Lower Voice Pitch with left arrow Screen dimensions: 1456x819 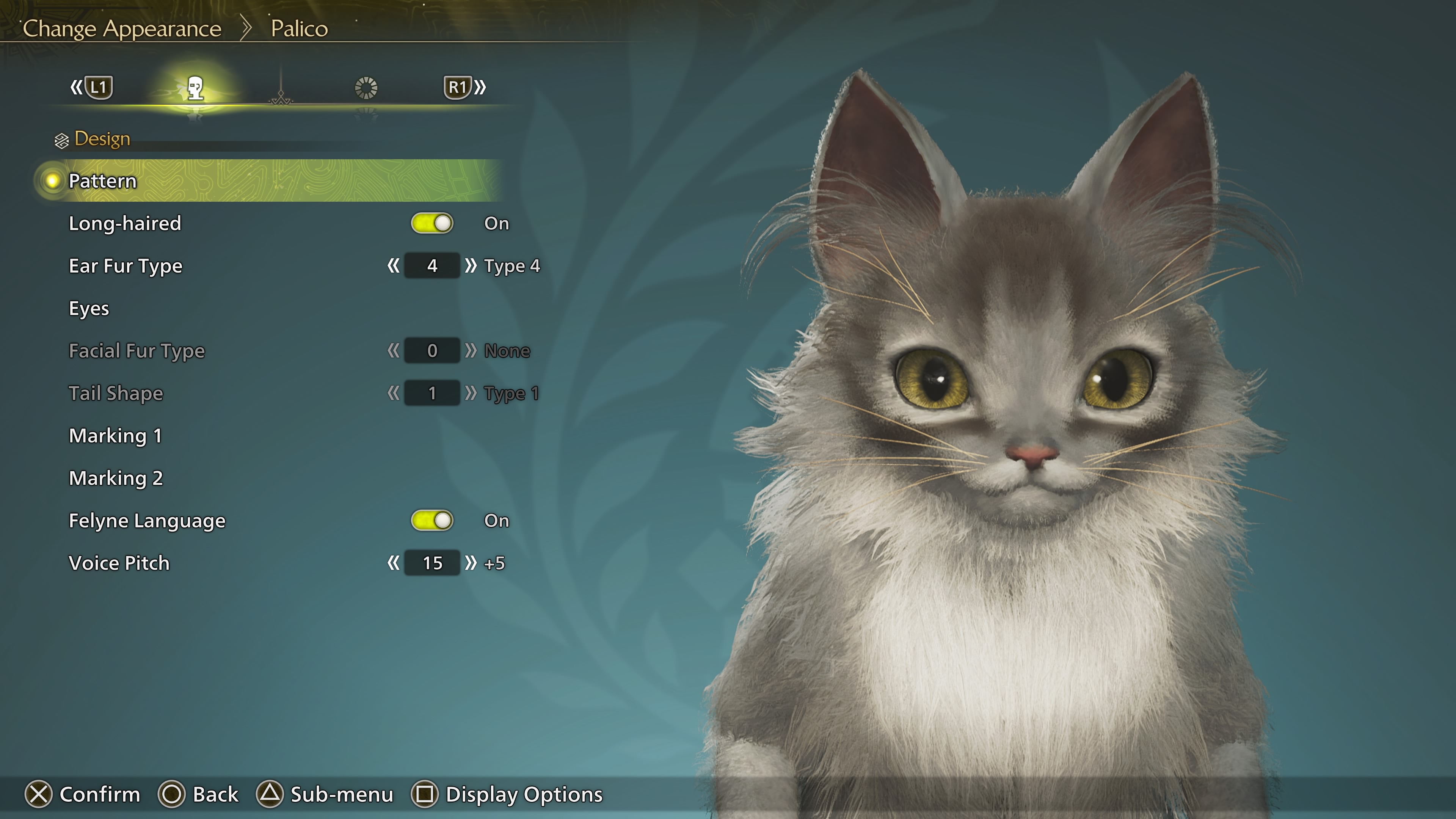point(394,563)
